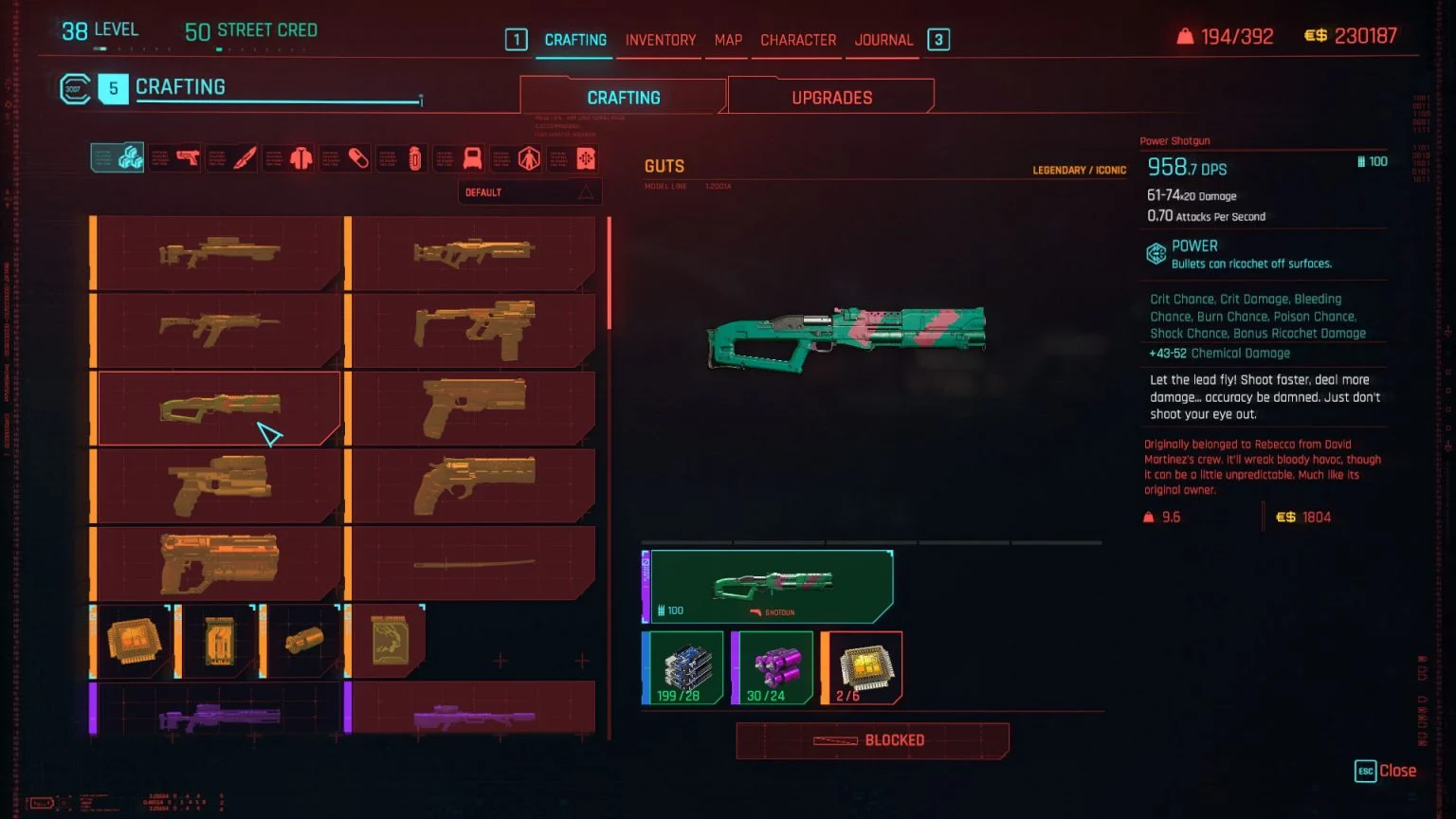Open the quickhacks chip filter icon
Viewport: 1456px width, 819px height.
pos(586,158)
